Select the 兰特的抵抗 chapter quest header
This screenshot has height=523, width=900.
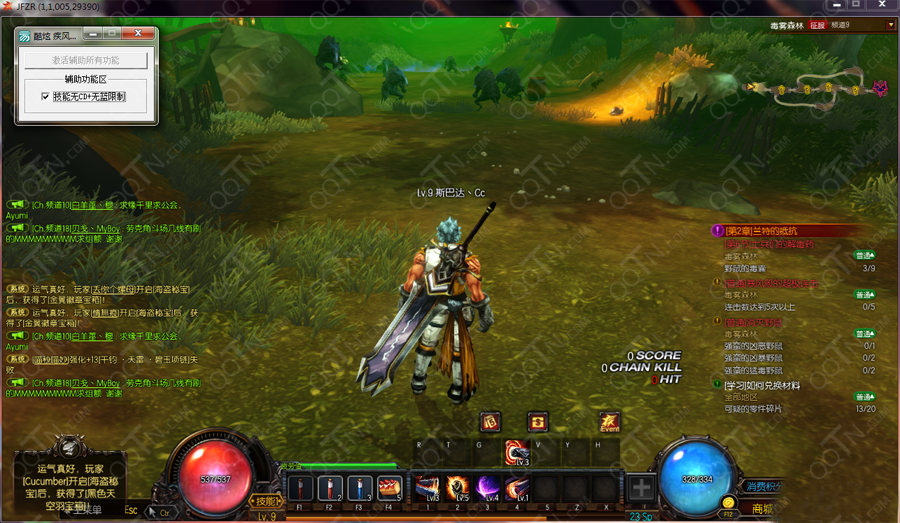click(x=770, y=231)
